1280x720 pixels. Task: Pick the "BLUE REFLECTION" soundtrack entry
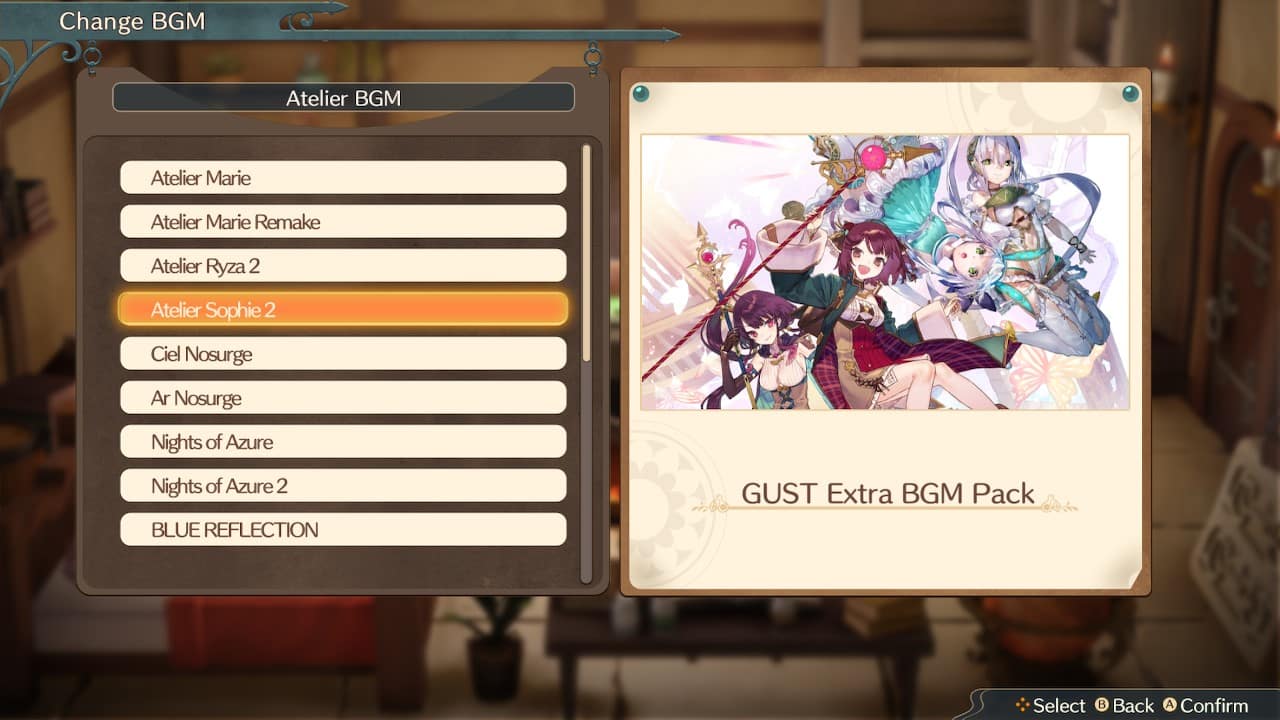point(343,529)
